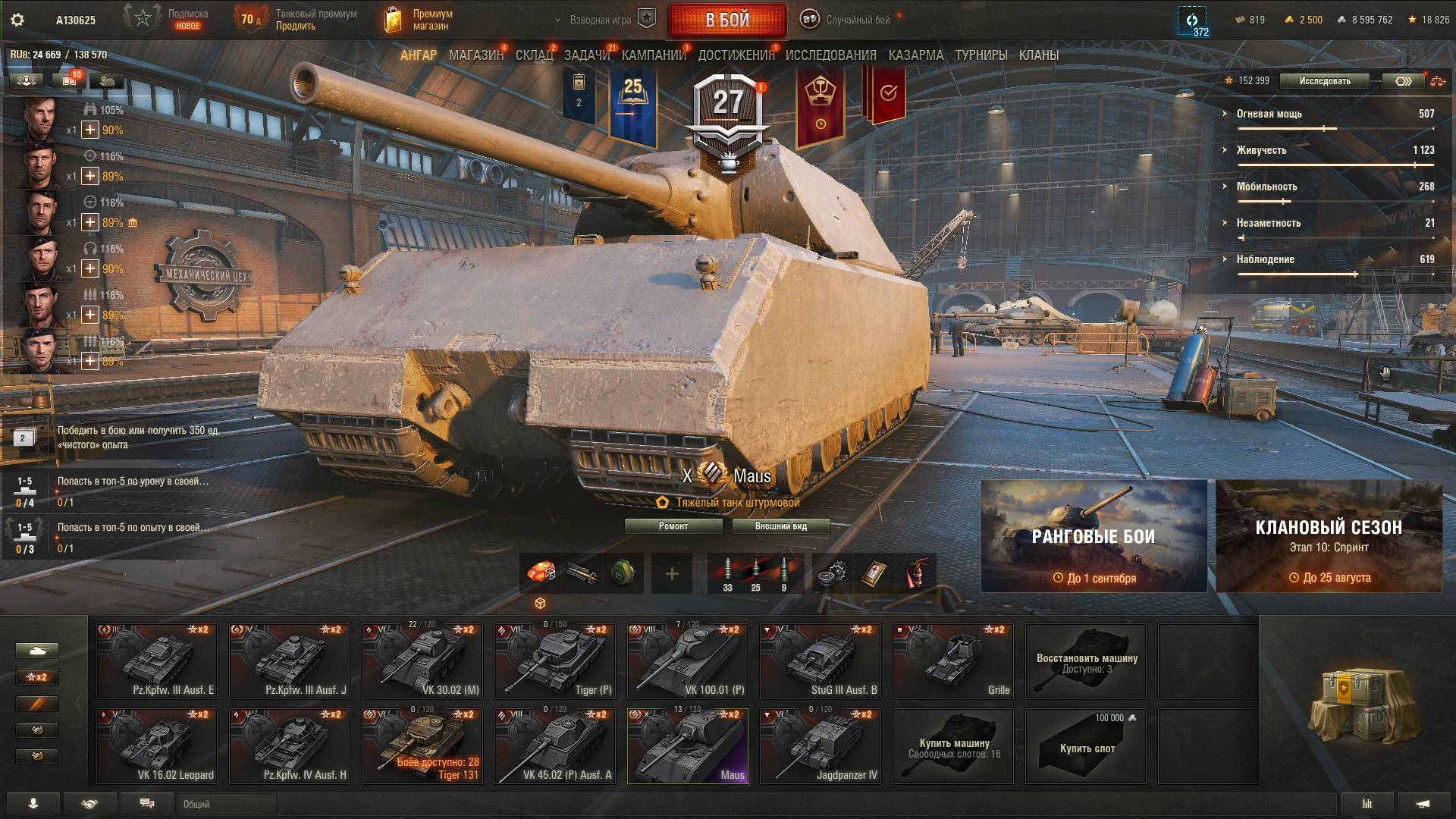Viewport: 1456px width, 819px height.
Task: Start battle with the В БОЙ button
Action: click(726, 20)
